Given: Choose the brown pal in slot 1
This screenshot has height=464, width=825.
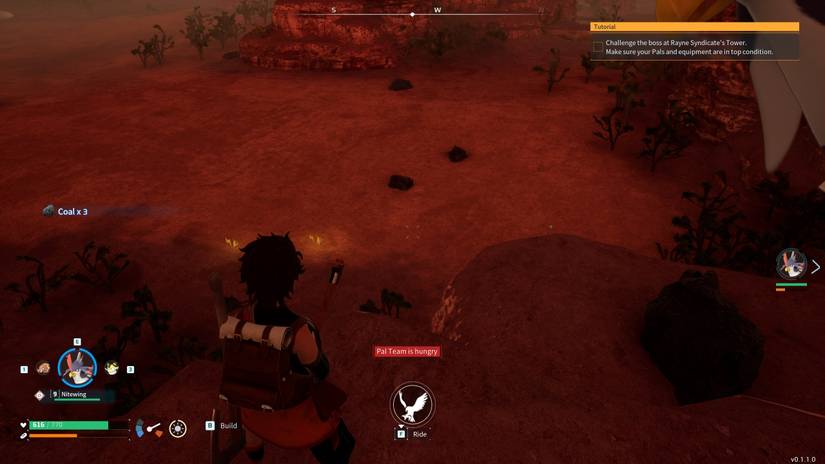Looking at the screenshot, I should pos(43,368).
